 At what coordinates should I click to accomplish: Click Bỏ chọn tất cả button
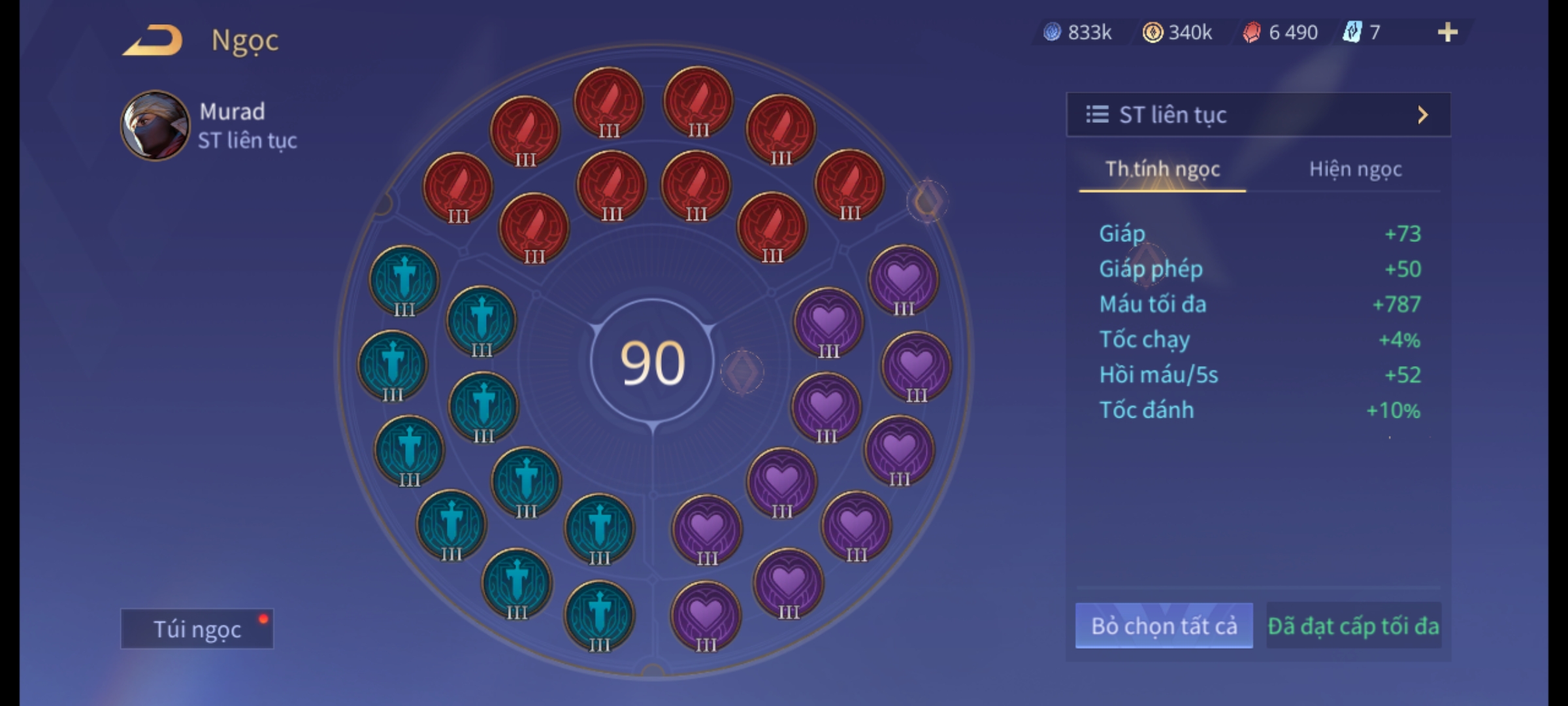click(x=1164, y=626)
